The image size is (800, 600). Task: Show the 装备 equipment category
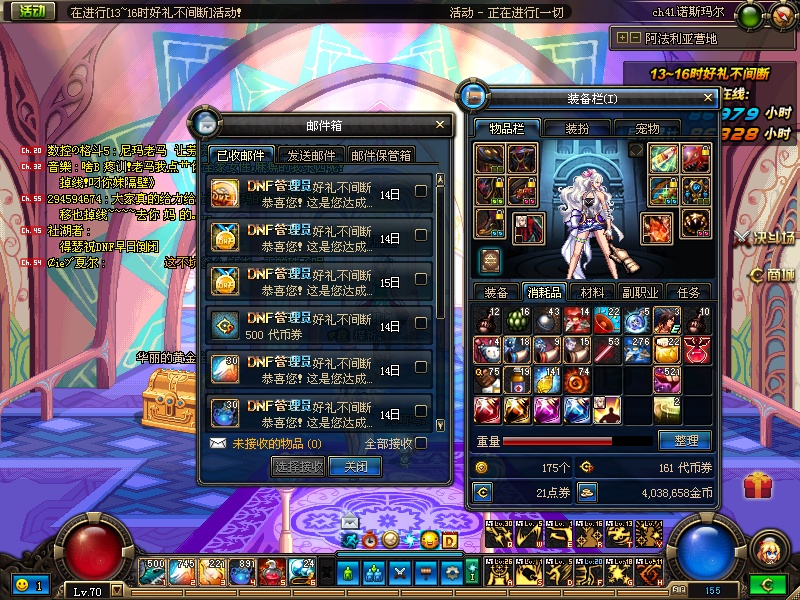tap(496, 293)
